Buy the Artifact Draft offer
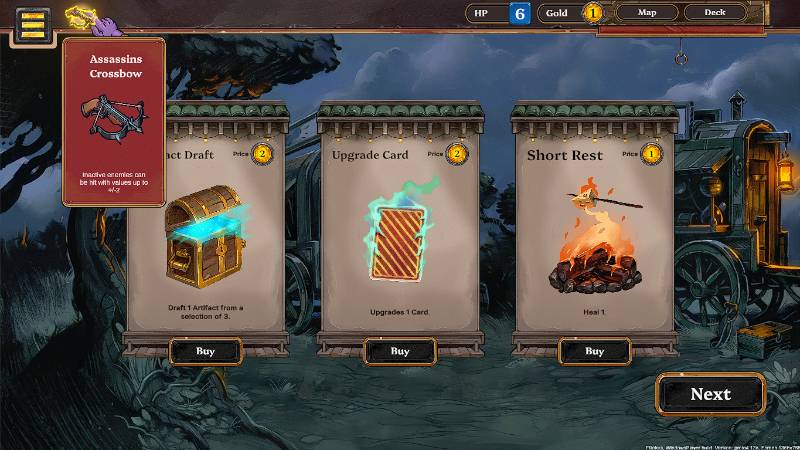This screenshot has height=450, width=800. (205, 351)
